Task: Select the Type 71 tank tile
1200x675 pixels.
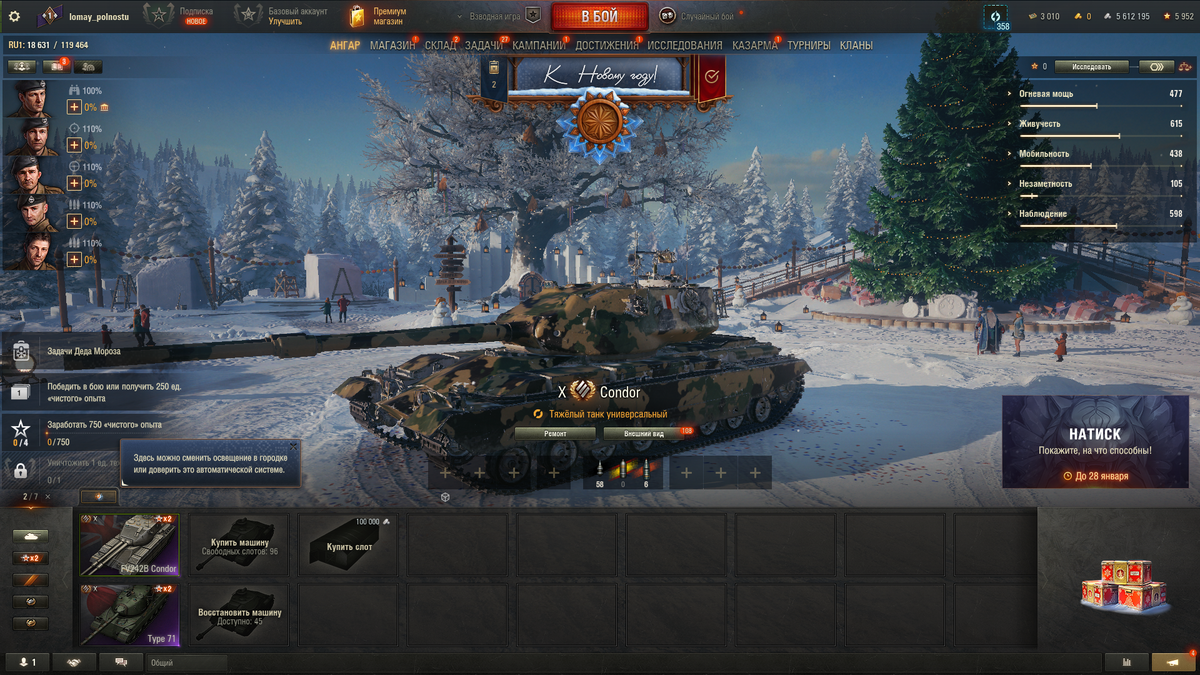Action: pos(130,615)
